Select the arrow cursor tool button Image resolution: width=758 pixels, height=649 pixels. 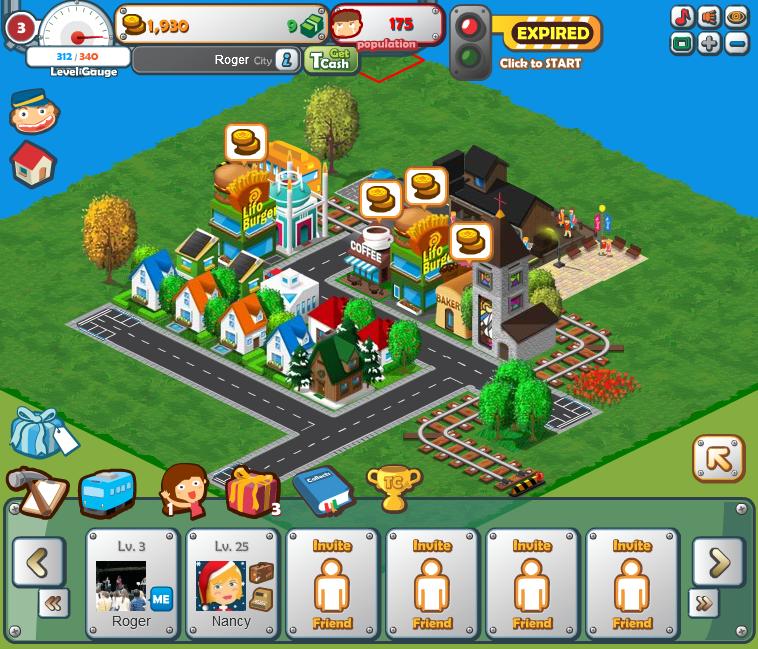pyautogui.click(x=718, y=459)
